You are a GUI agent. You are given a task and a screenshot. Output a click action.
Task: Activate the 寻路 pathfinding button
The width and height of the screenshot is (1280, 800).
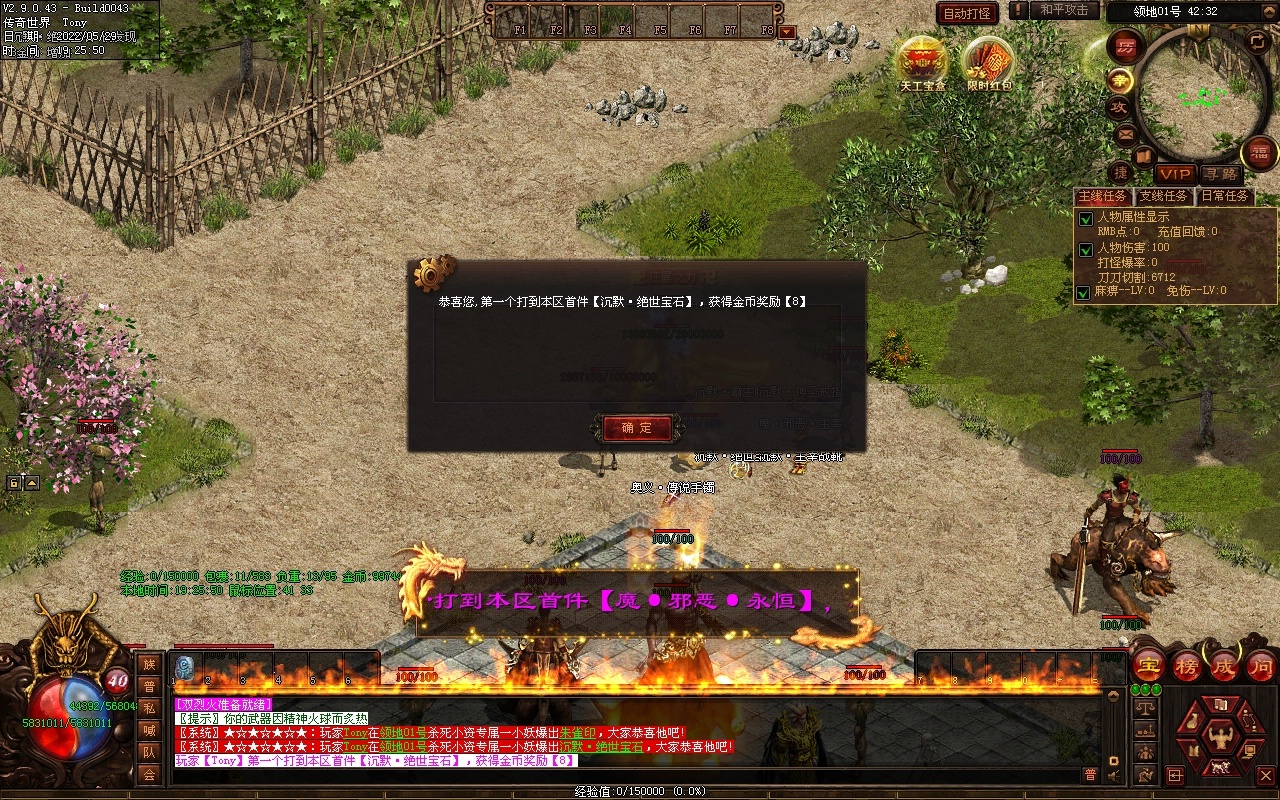tap(1220, 174)
